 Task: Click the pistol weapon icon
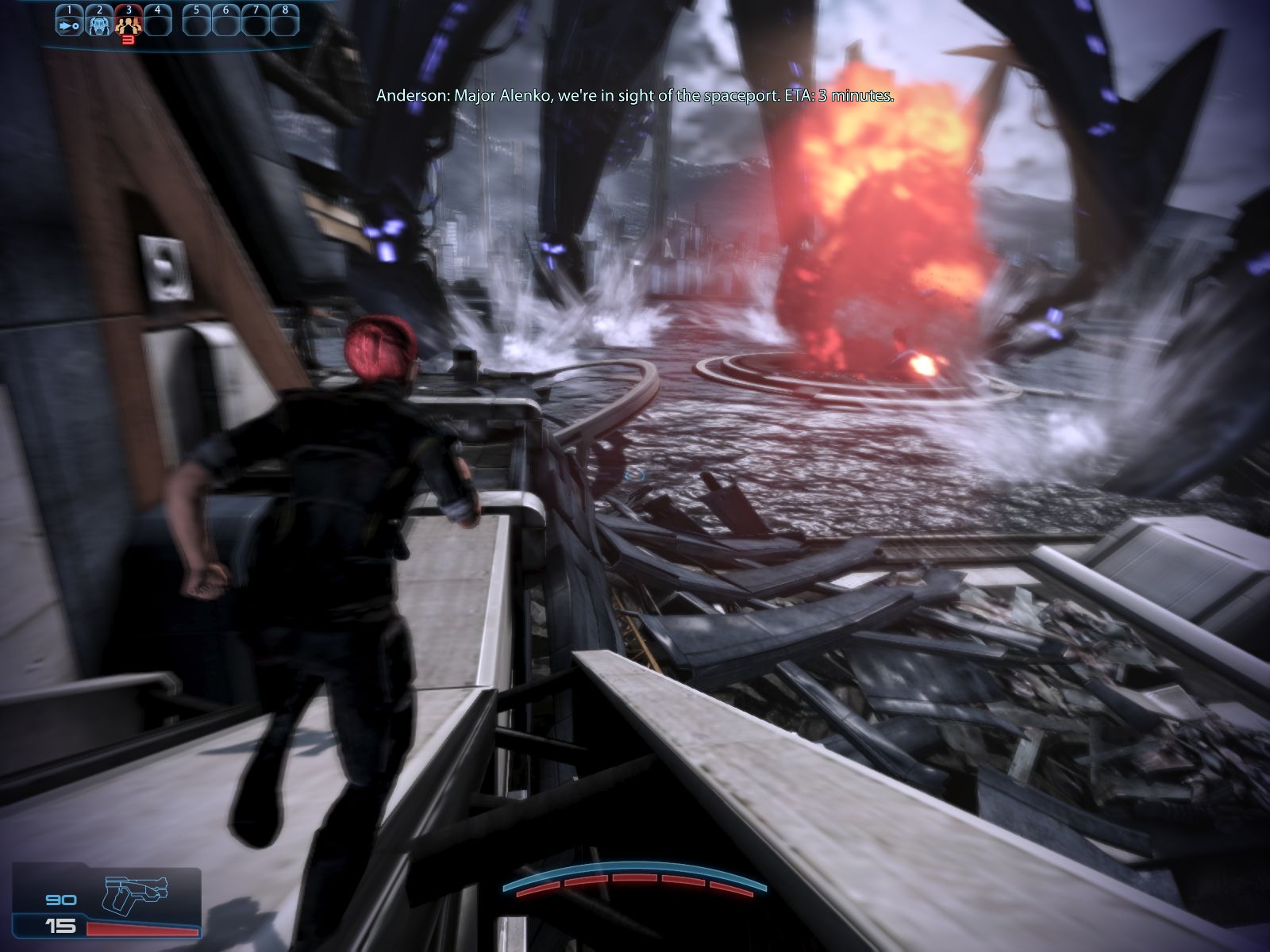click(132, 894)
